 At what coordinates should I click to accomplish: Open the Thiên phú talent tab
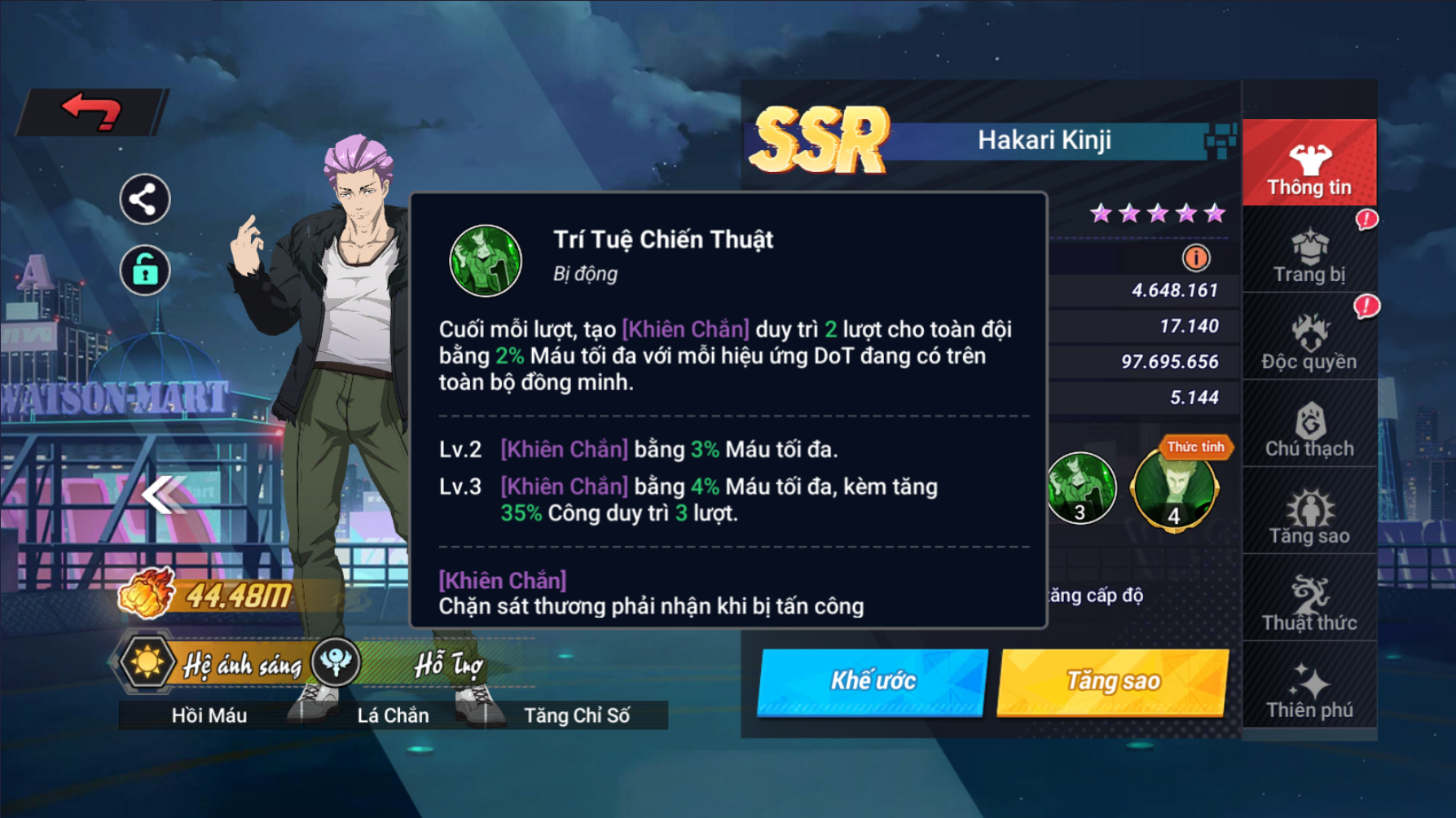[x=1309, y=690]
